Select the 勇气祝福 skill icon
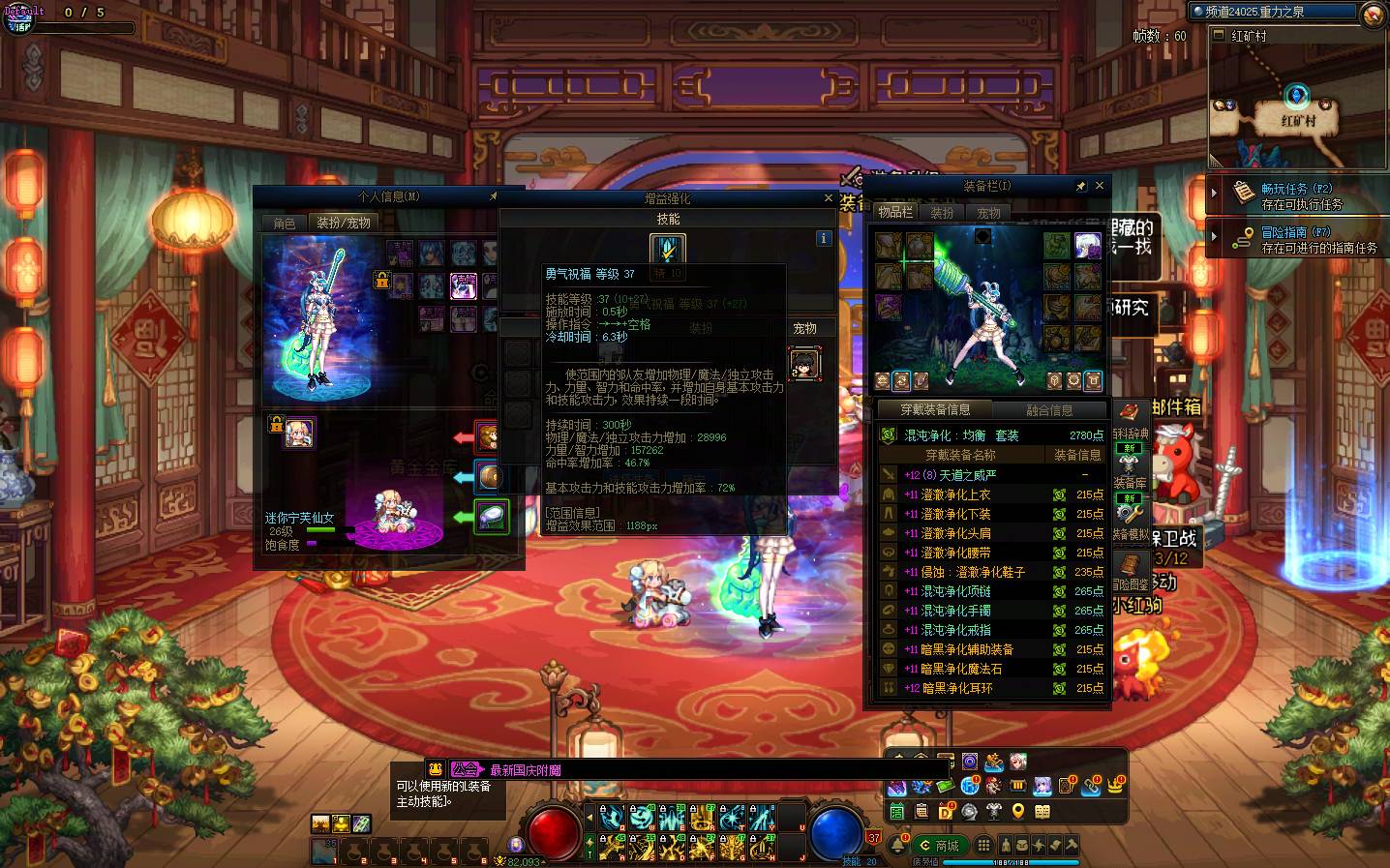 668,250
